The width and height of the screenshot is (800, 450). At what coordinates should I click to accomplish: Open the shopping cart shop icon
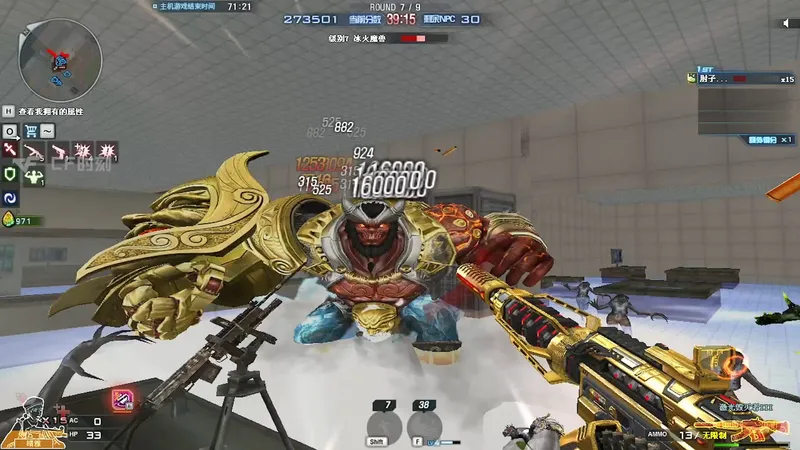point(31,131)
